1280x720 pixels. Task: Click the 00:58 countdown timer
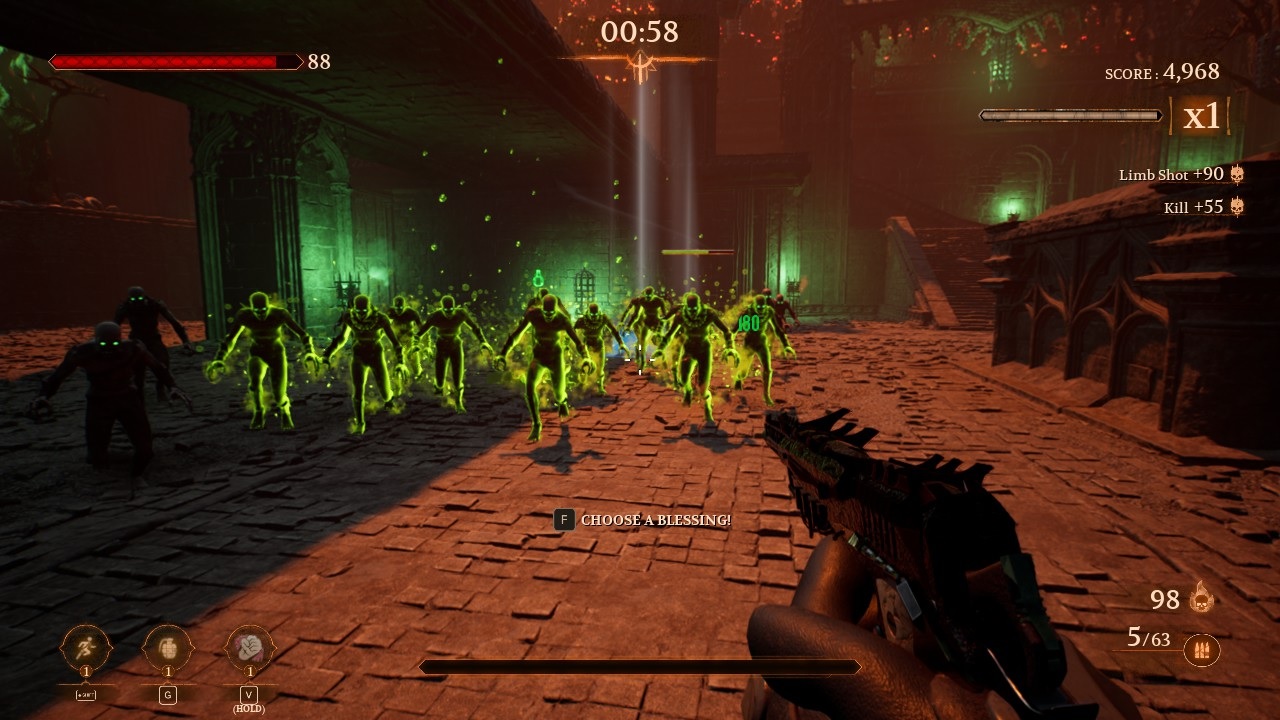coord(638,31)
